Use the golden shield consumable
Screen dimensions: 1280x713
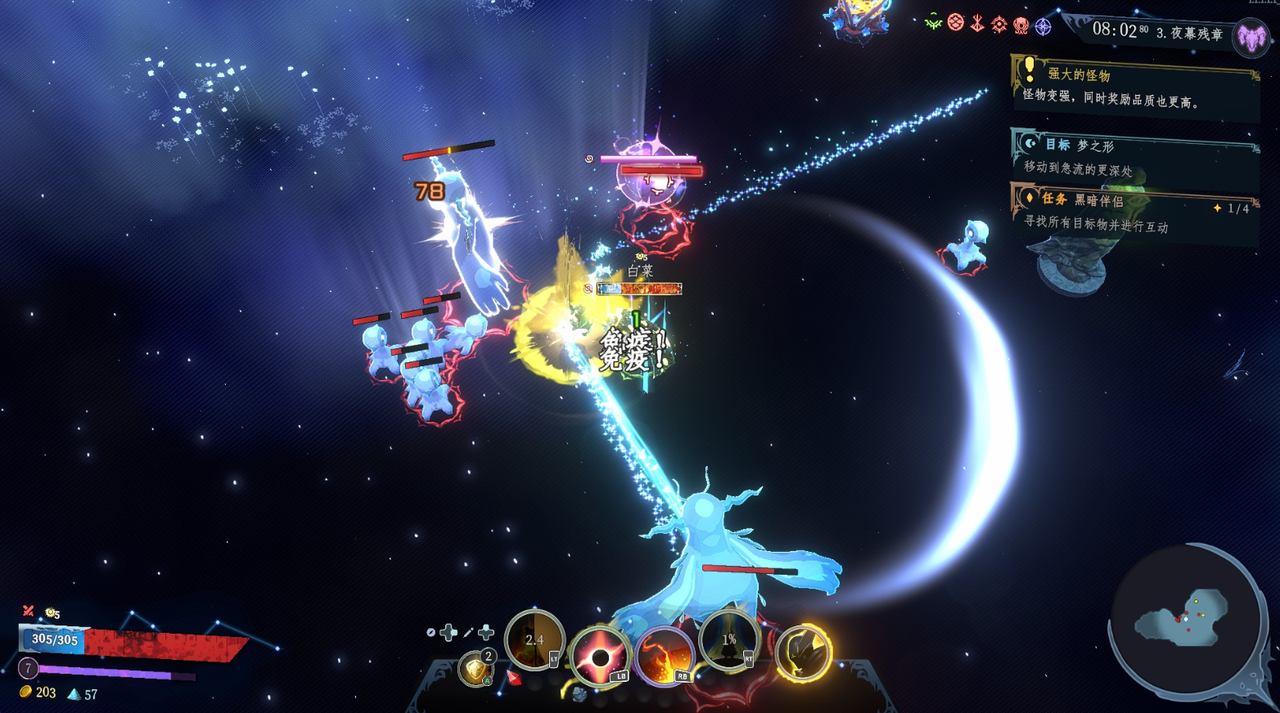(x=476, y=667)
